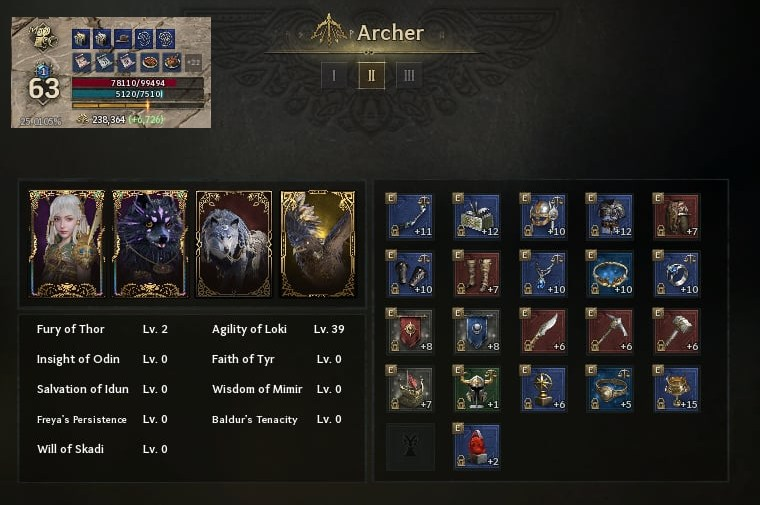Select the +2 red gem slot
760x505 pixels.
click(x=476, y=446)
